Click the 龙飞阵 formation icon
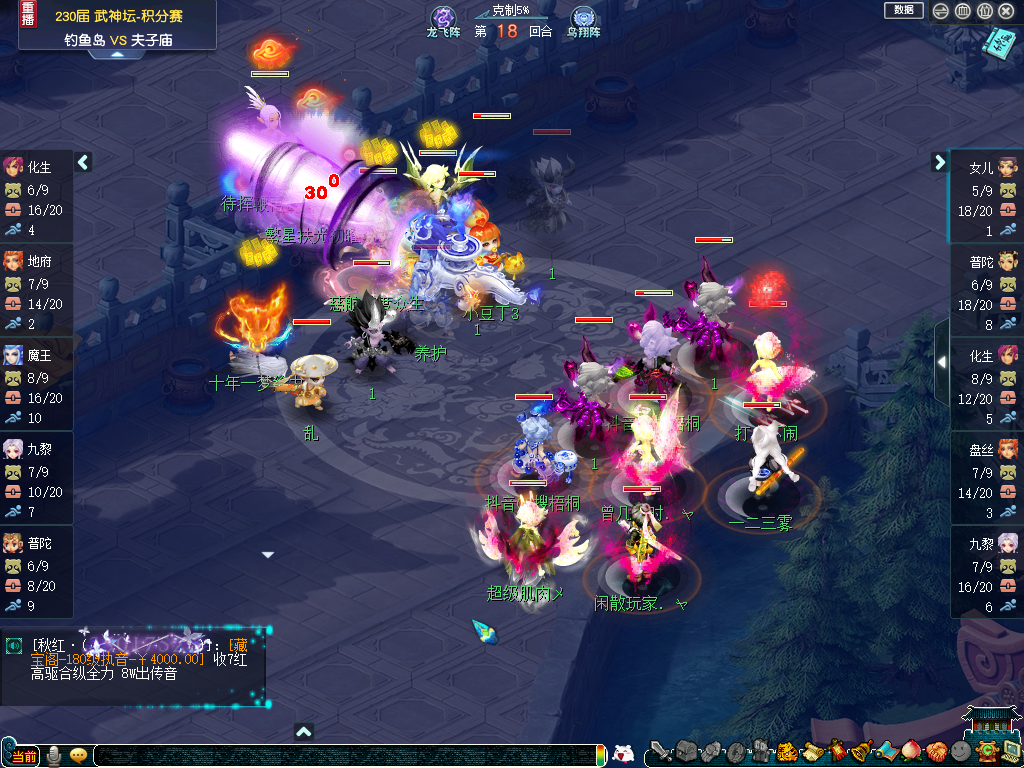 [x=443, y=19]
